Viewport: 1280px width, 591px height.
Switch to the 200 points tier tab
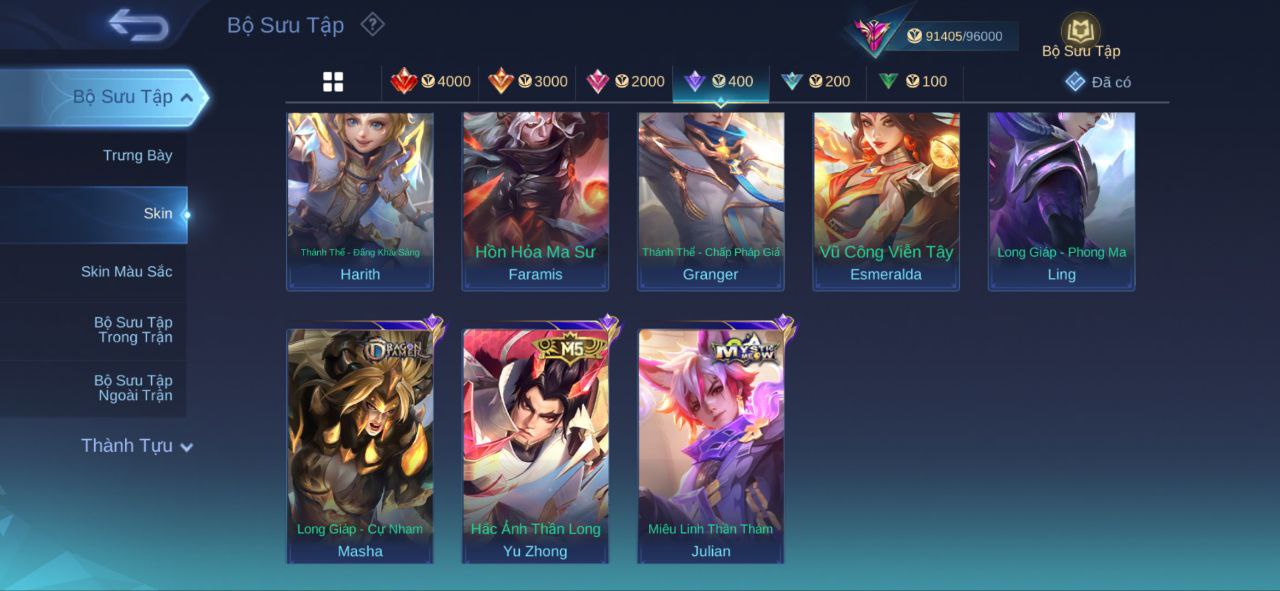click(816, 81)
